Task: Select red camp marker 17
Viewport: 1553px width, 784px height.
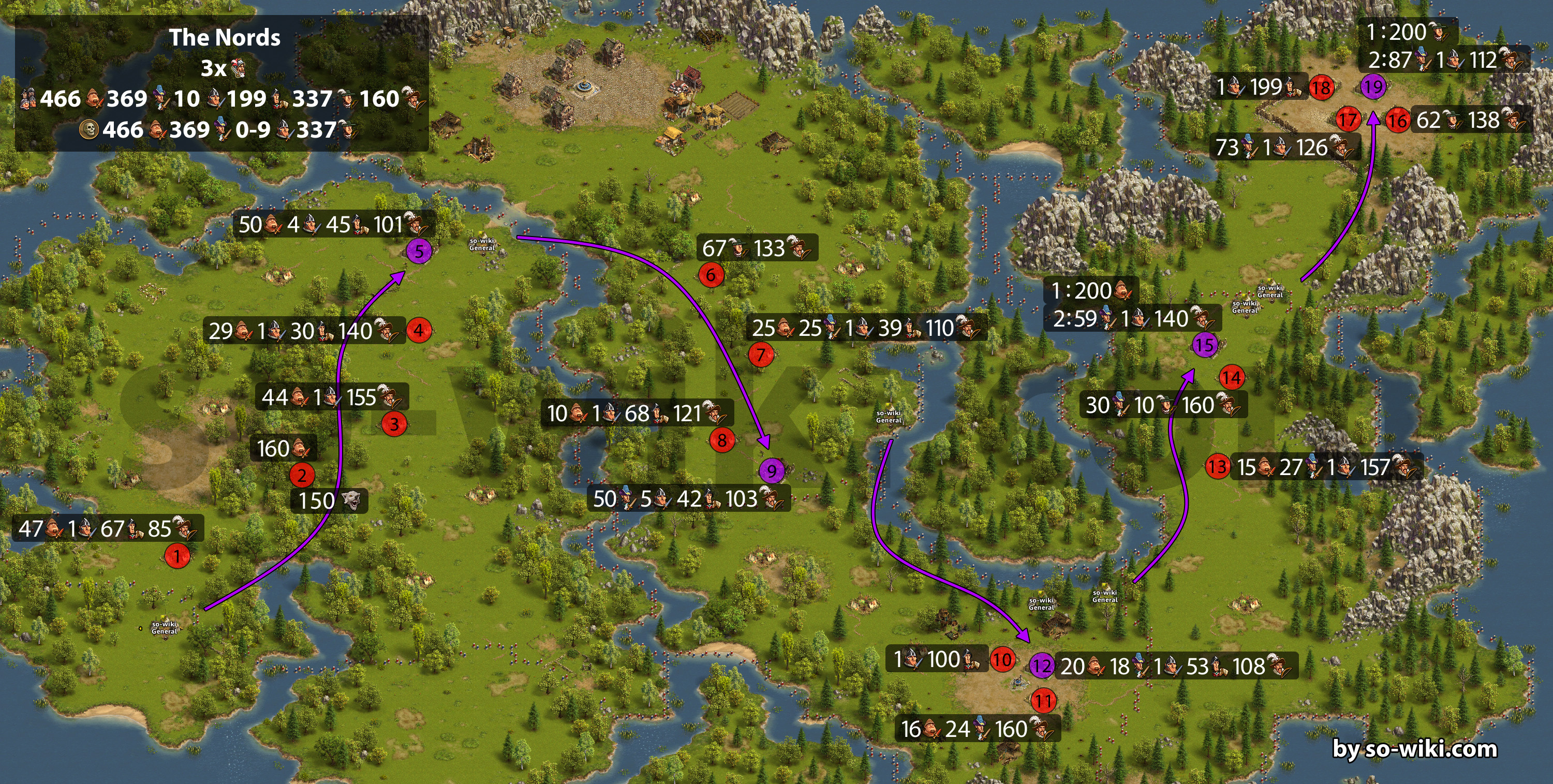Action: [1348, 120]
